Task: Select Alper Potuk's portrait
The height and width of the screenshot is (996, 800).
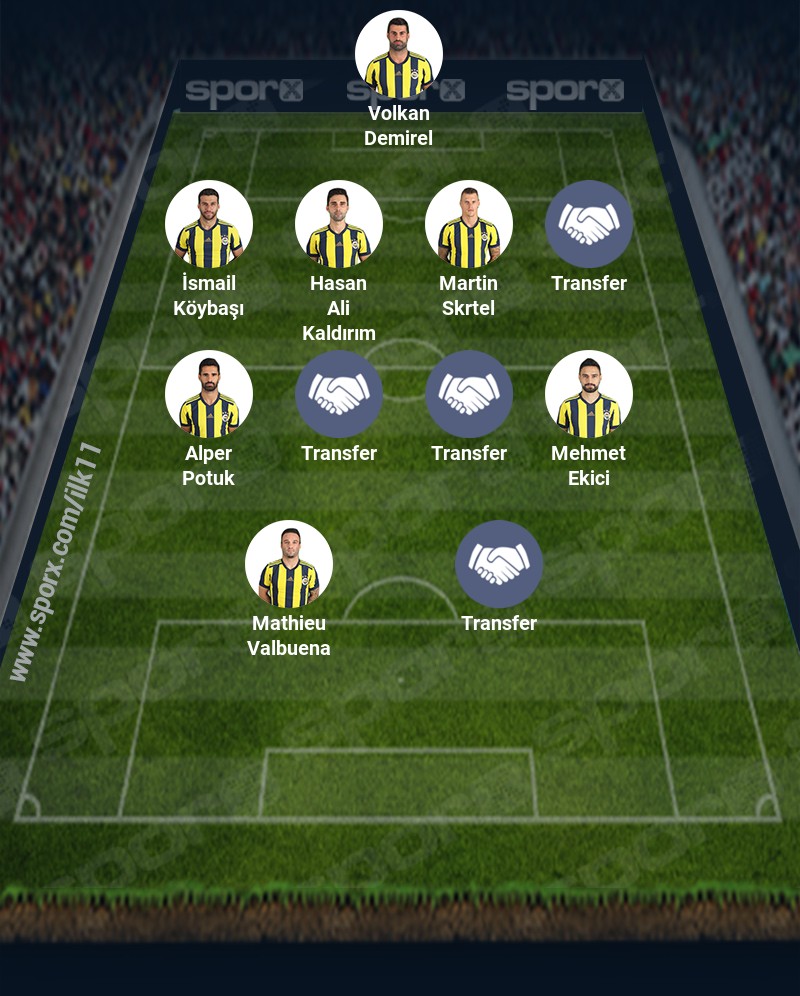Action: pyautogui.click(x=209, y=394)
